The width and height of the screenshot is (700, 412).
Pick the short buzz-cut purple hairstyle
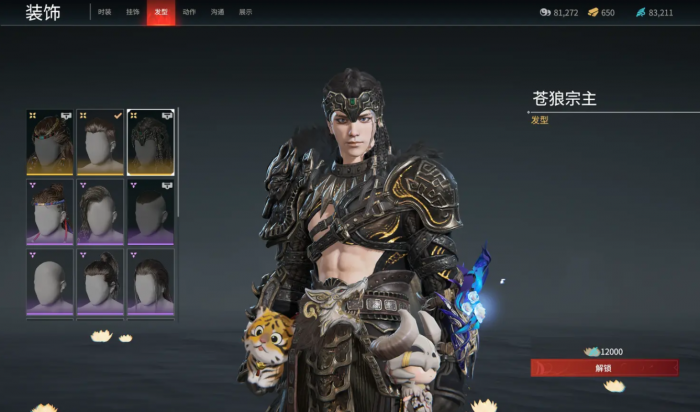150,212
